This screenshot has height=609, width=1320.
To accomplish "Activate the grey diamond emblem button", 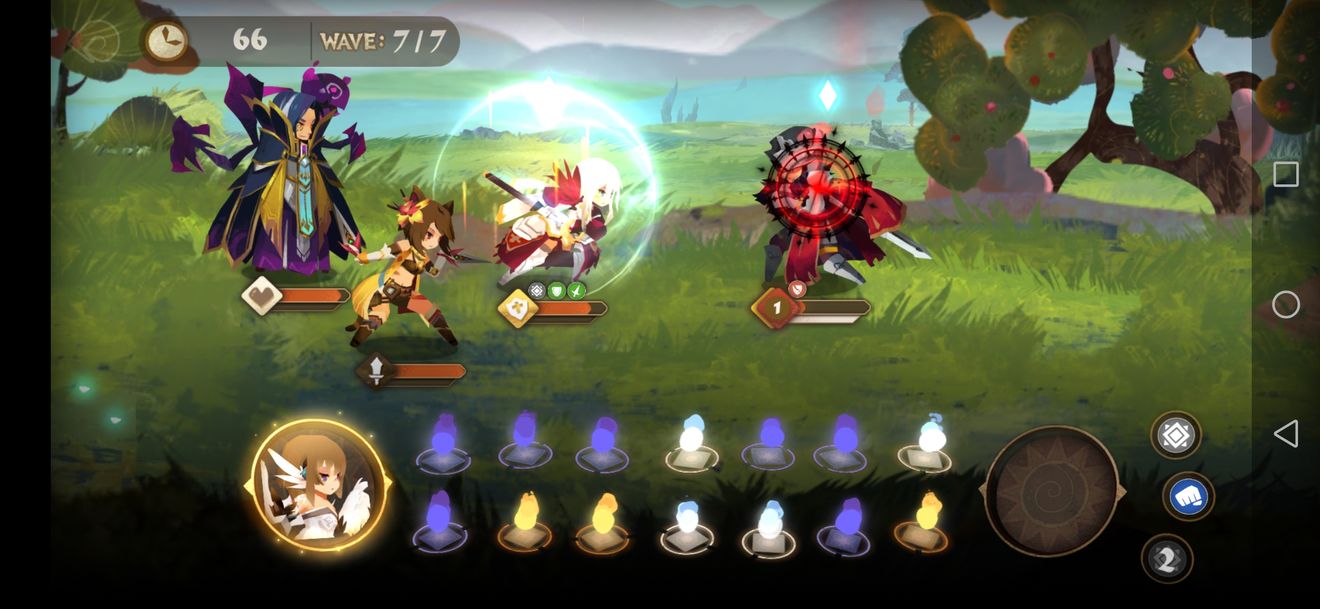I will point(1176,435).
